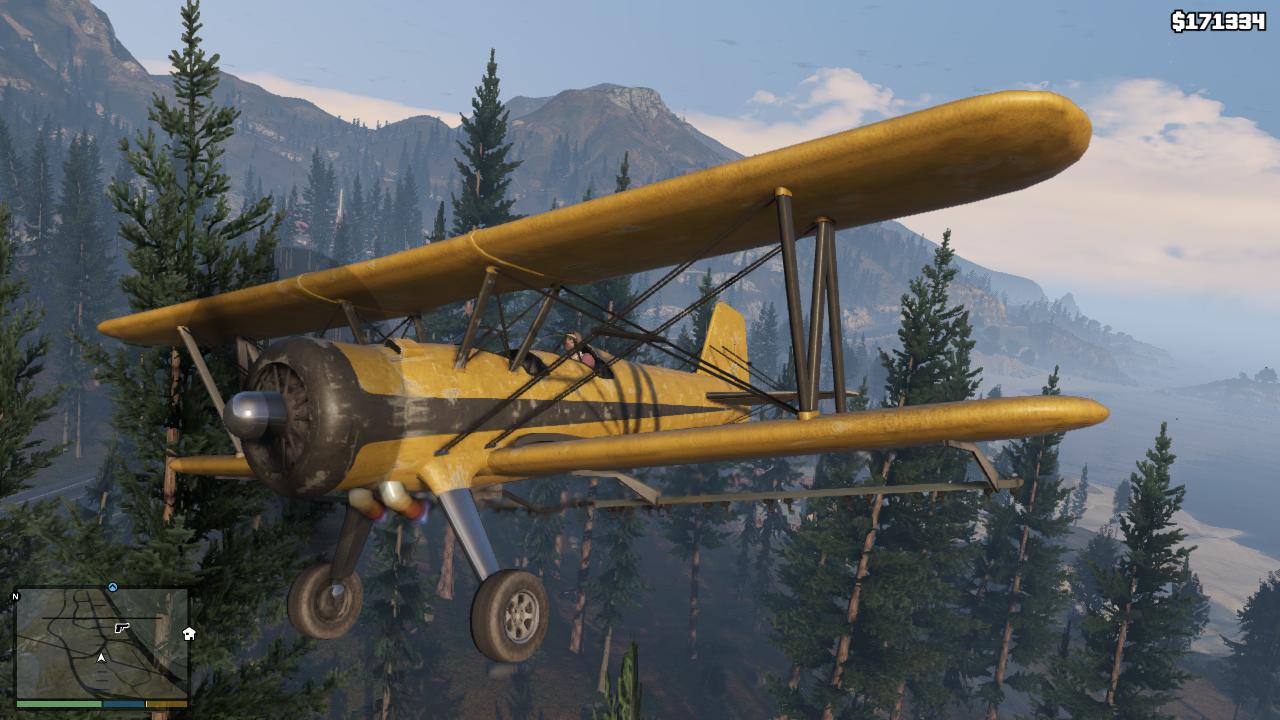Click the green health bar under the minimap

coord(58,703)
